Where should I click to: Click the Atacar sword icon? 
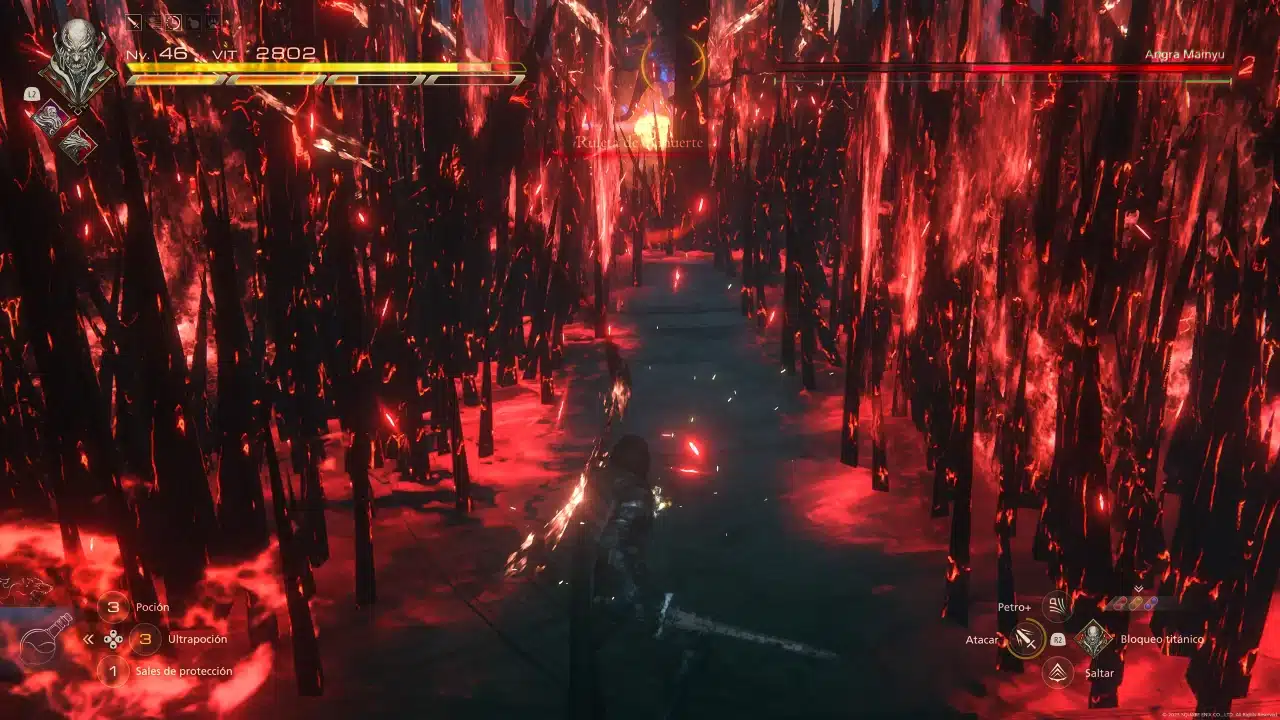click(x=1025, y=639)
